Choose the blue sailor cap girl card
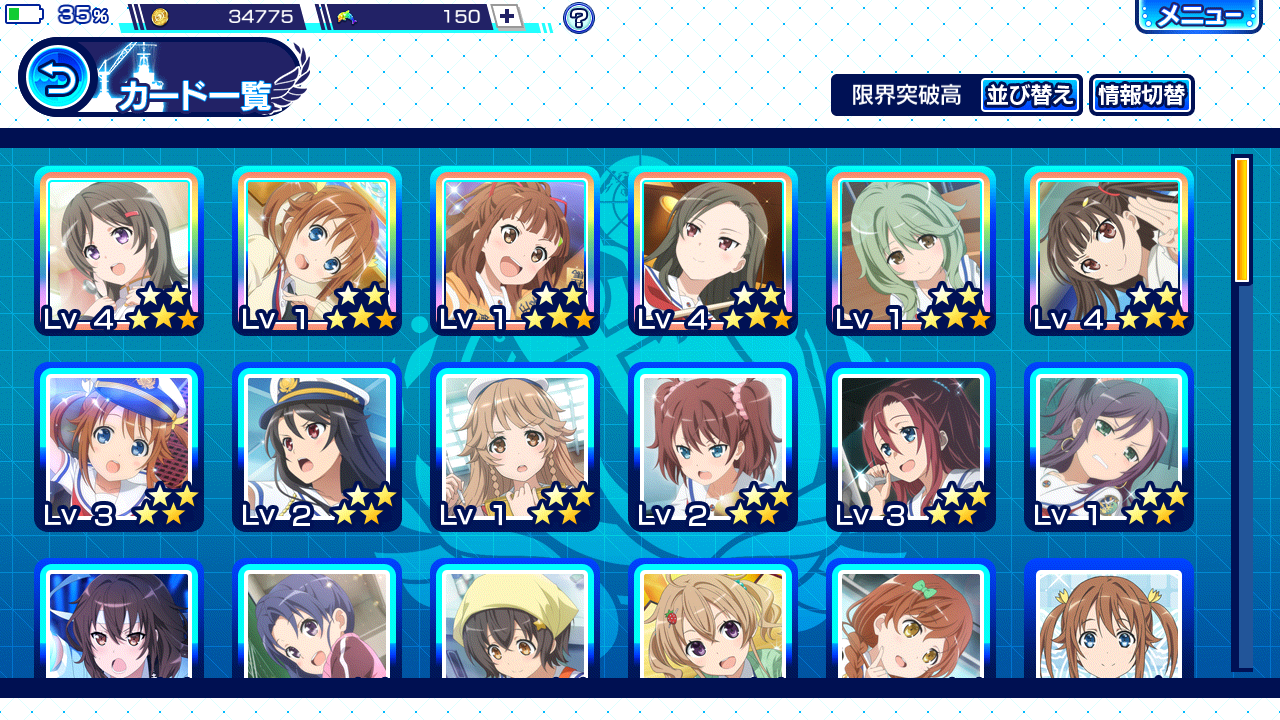The height and width of the screenshot is (720, 1280). 119,447
